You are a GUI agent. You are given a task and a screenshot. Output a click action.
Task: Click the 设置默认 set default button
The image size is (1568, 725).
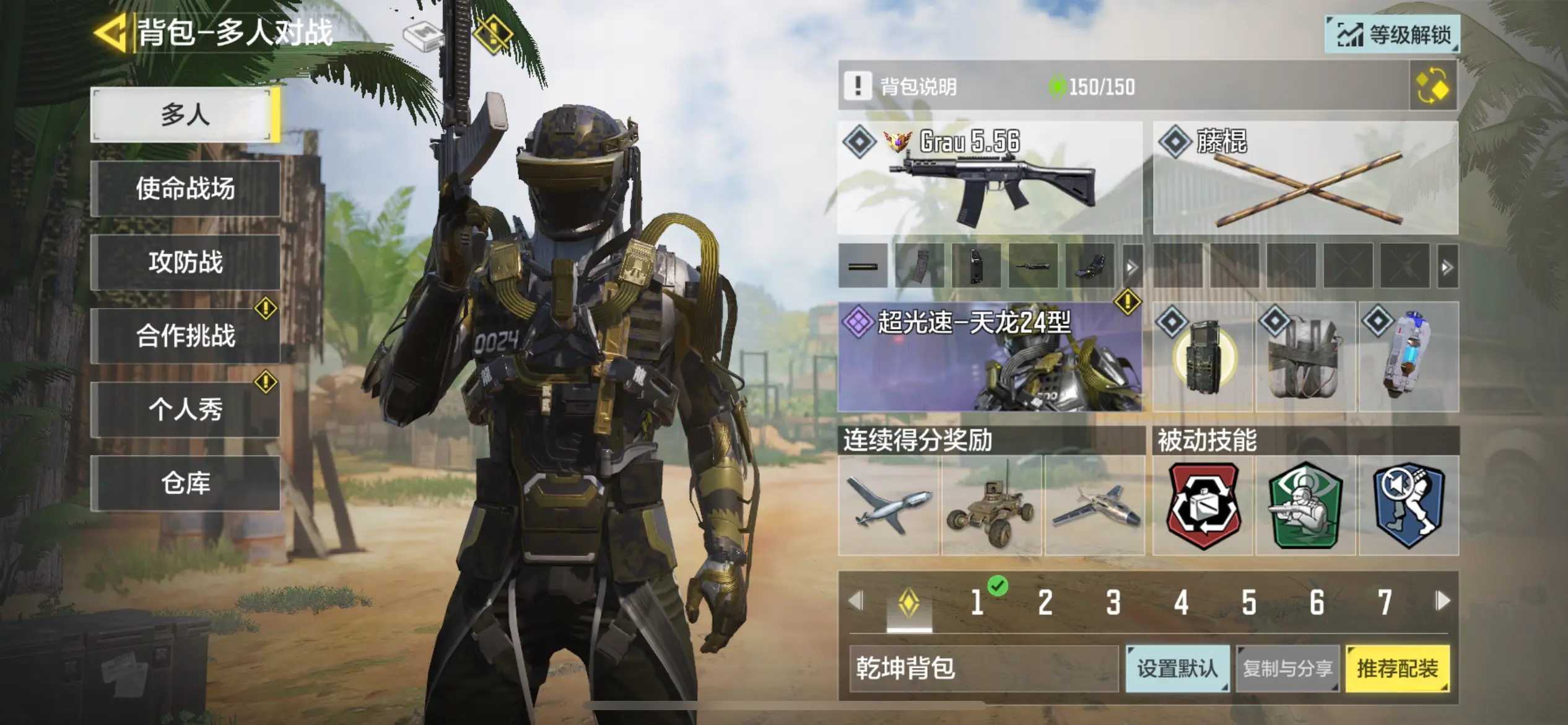click(x=1177, y=669)
